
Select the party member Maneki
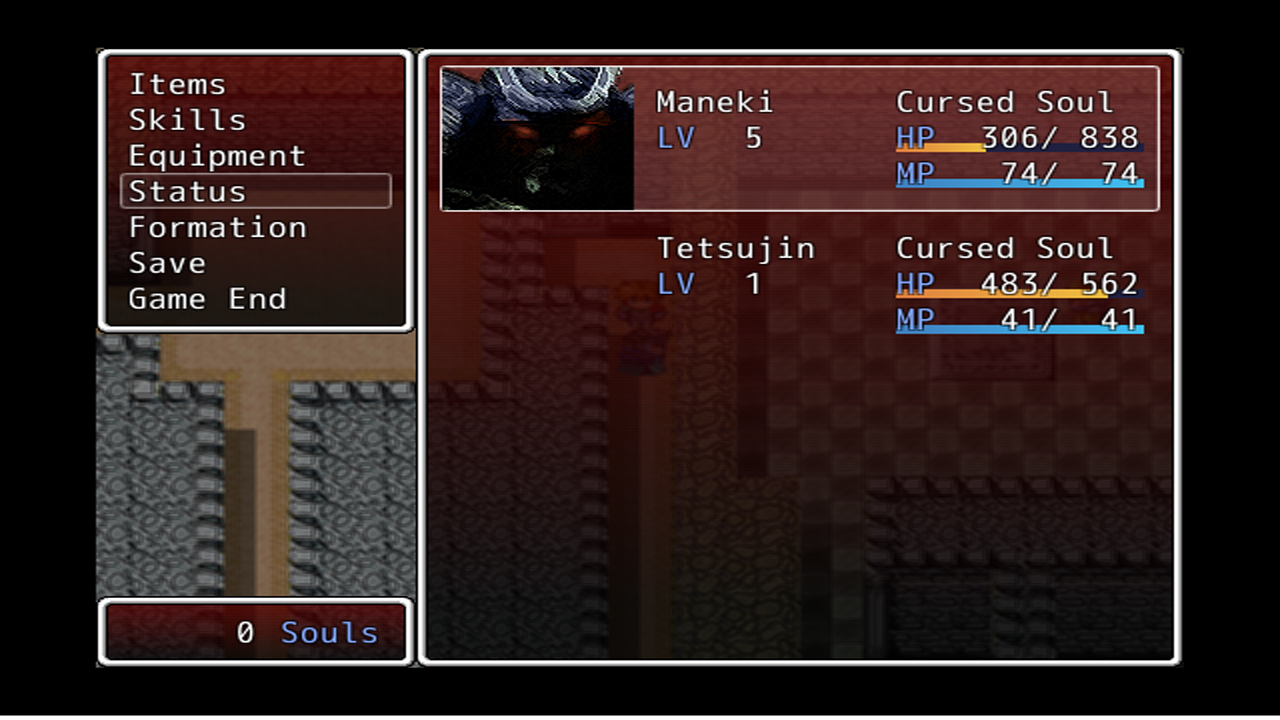[x=715, y=101]
